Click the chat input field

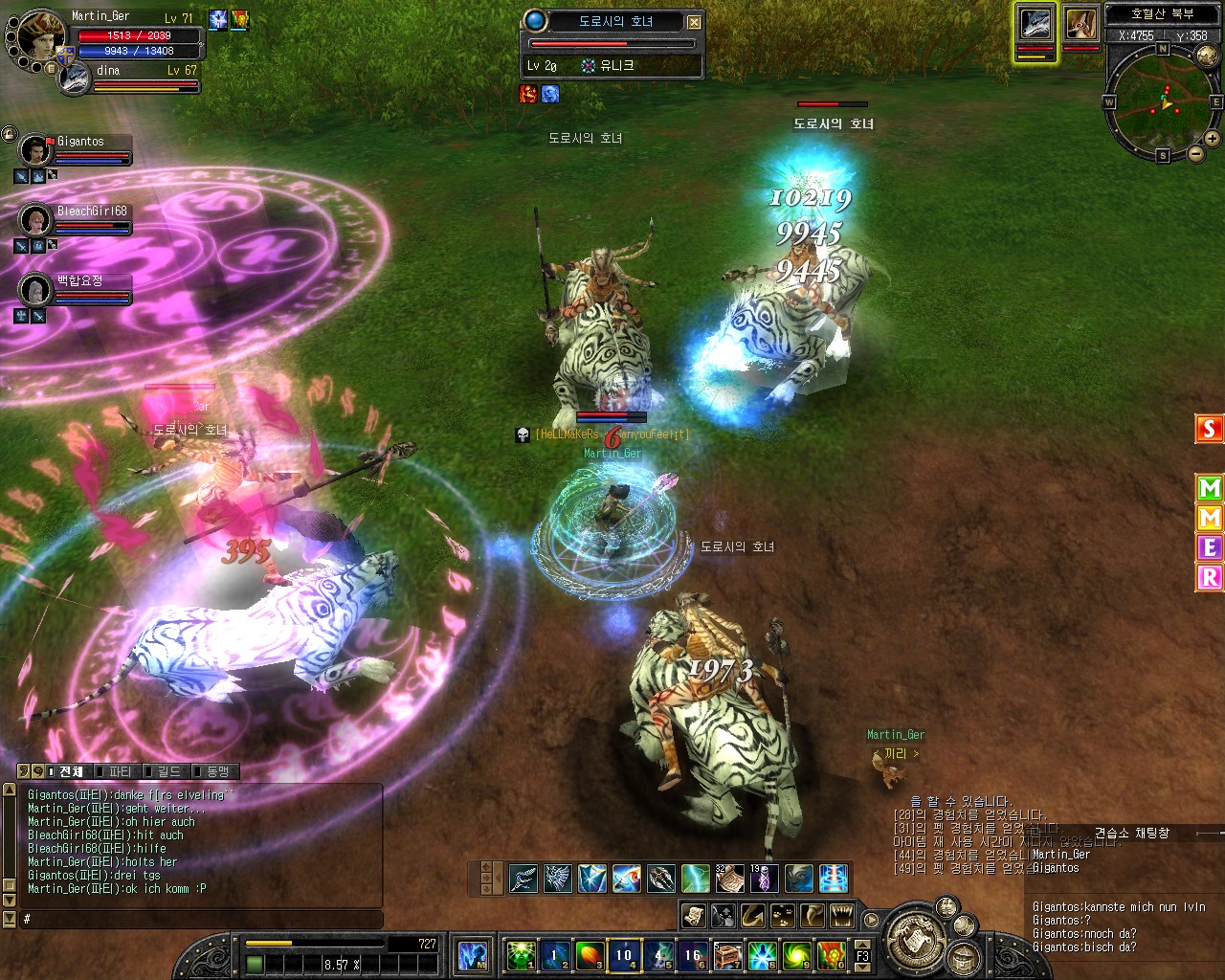[201, 919]
